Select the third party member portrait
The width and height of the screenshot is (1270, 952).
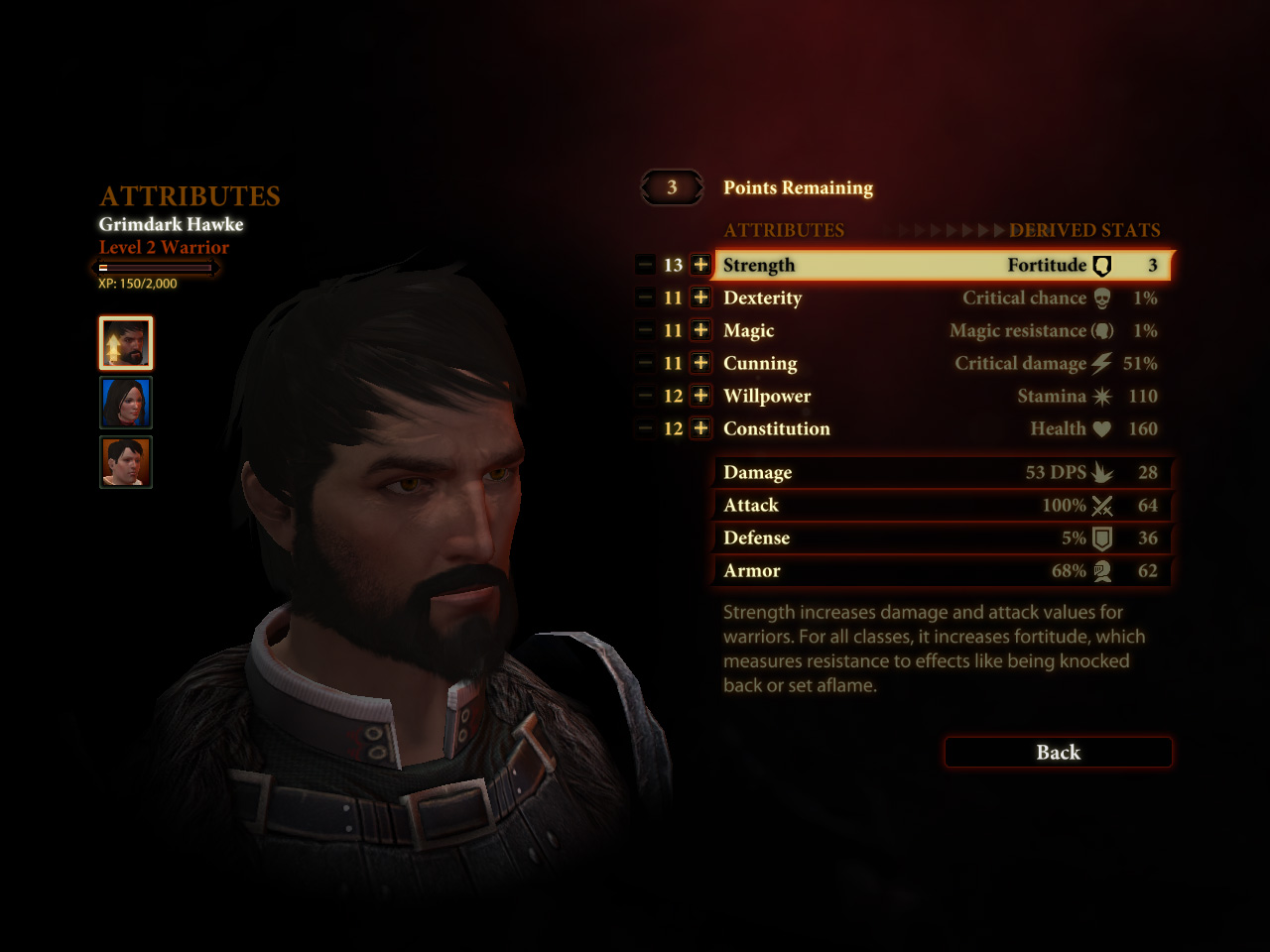[x=125, y=462]
